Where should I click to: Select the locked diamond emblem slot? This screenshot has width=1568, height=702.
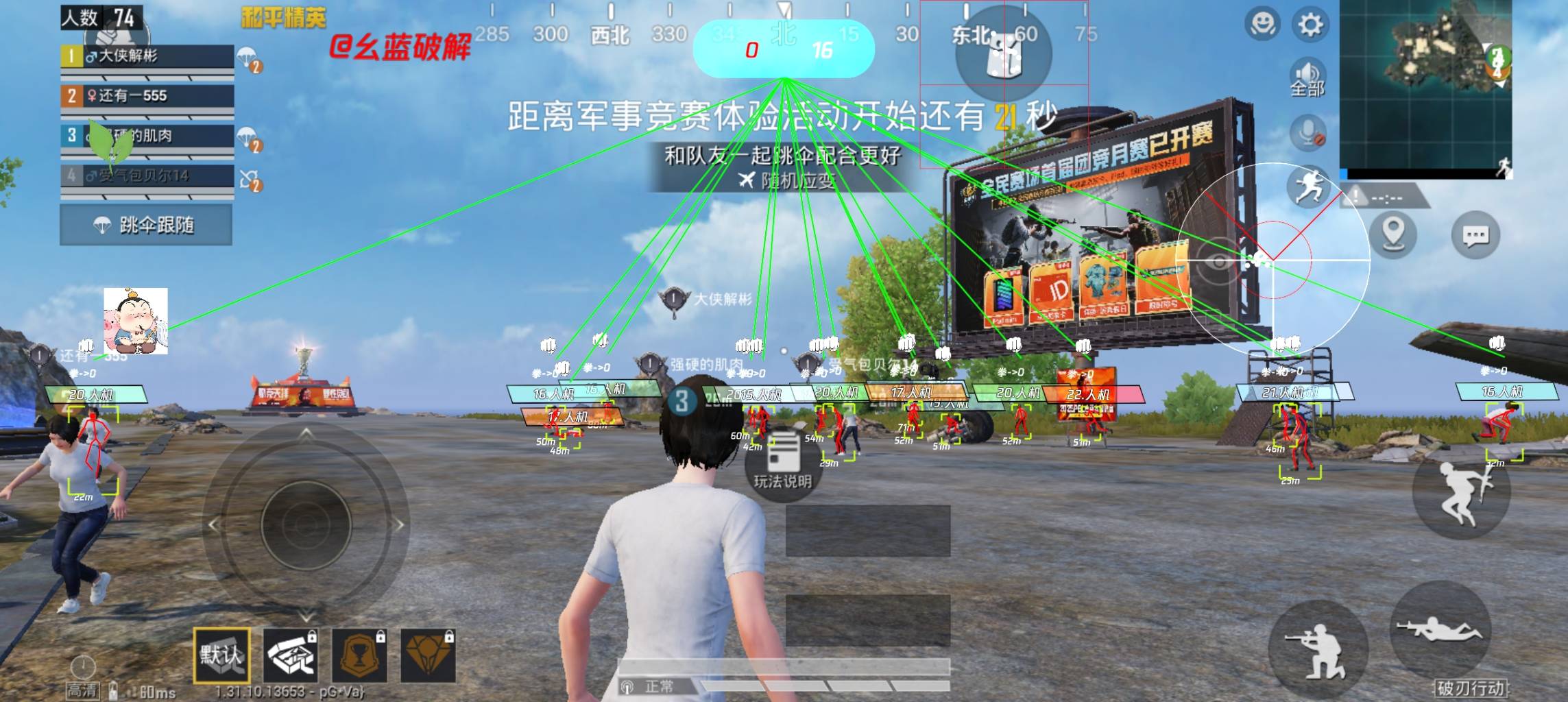[x=429, y=656]
